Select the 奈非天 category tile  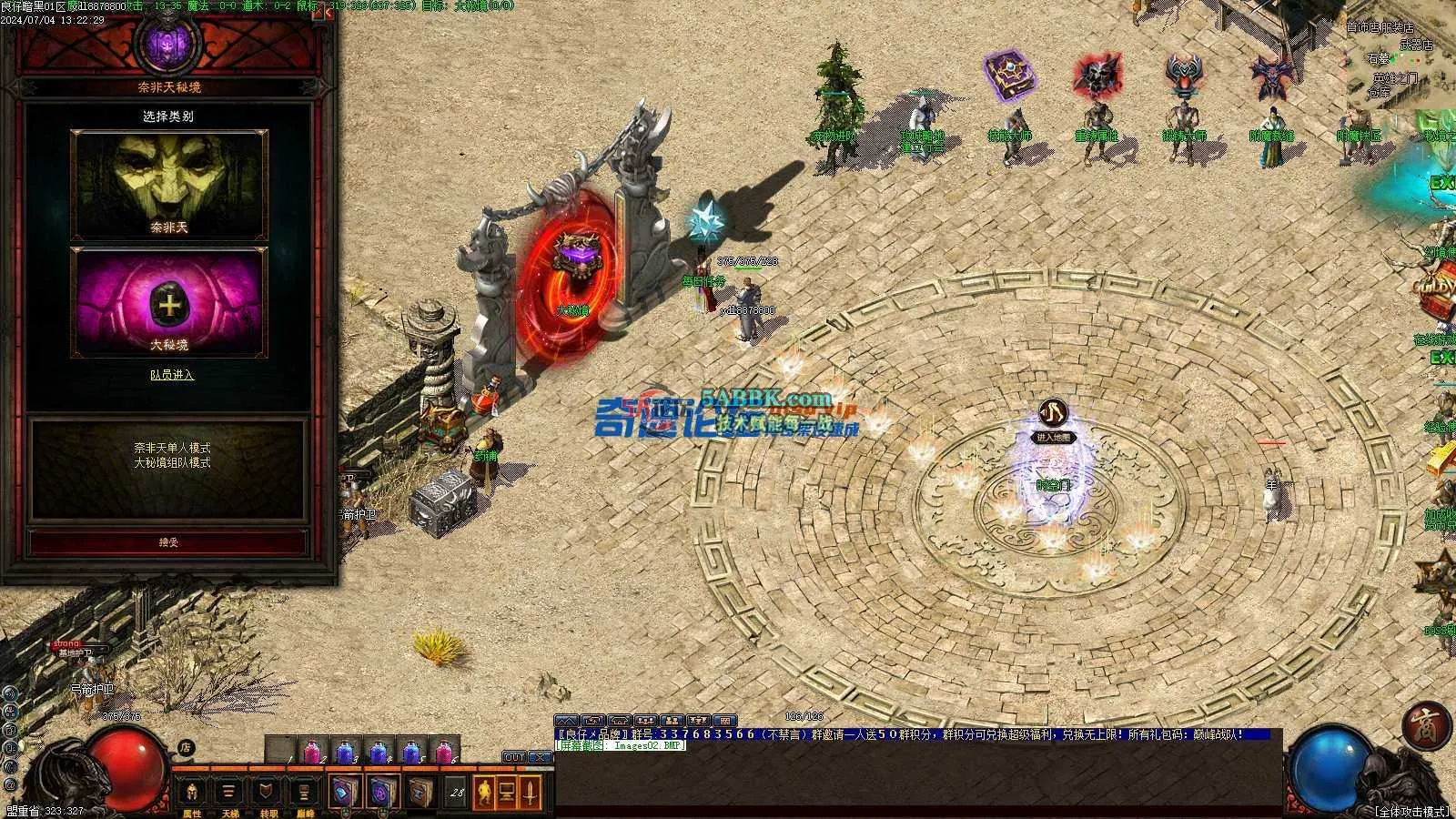(x=169, y=185)
